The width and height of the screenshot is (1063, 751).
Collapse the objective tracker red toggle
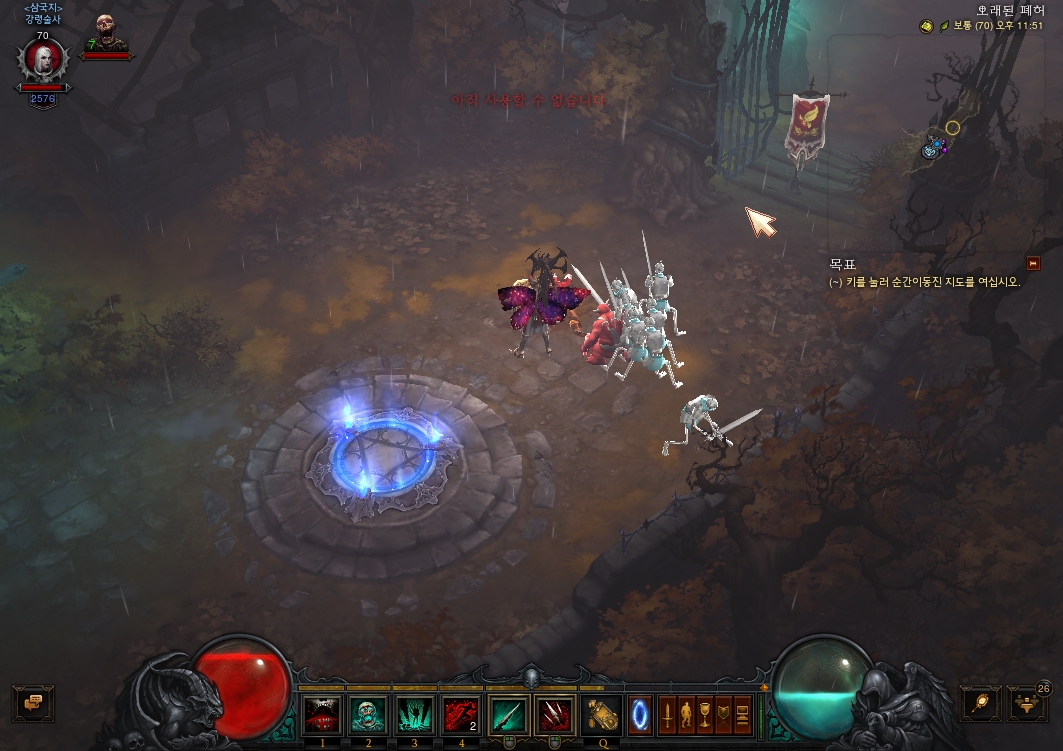(x=1033, y=263)
